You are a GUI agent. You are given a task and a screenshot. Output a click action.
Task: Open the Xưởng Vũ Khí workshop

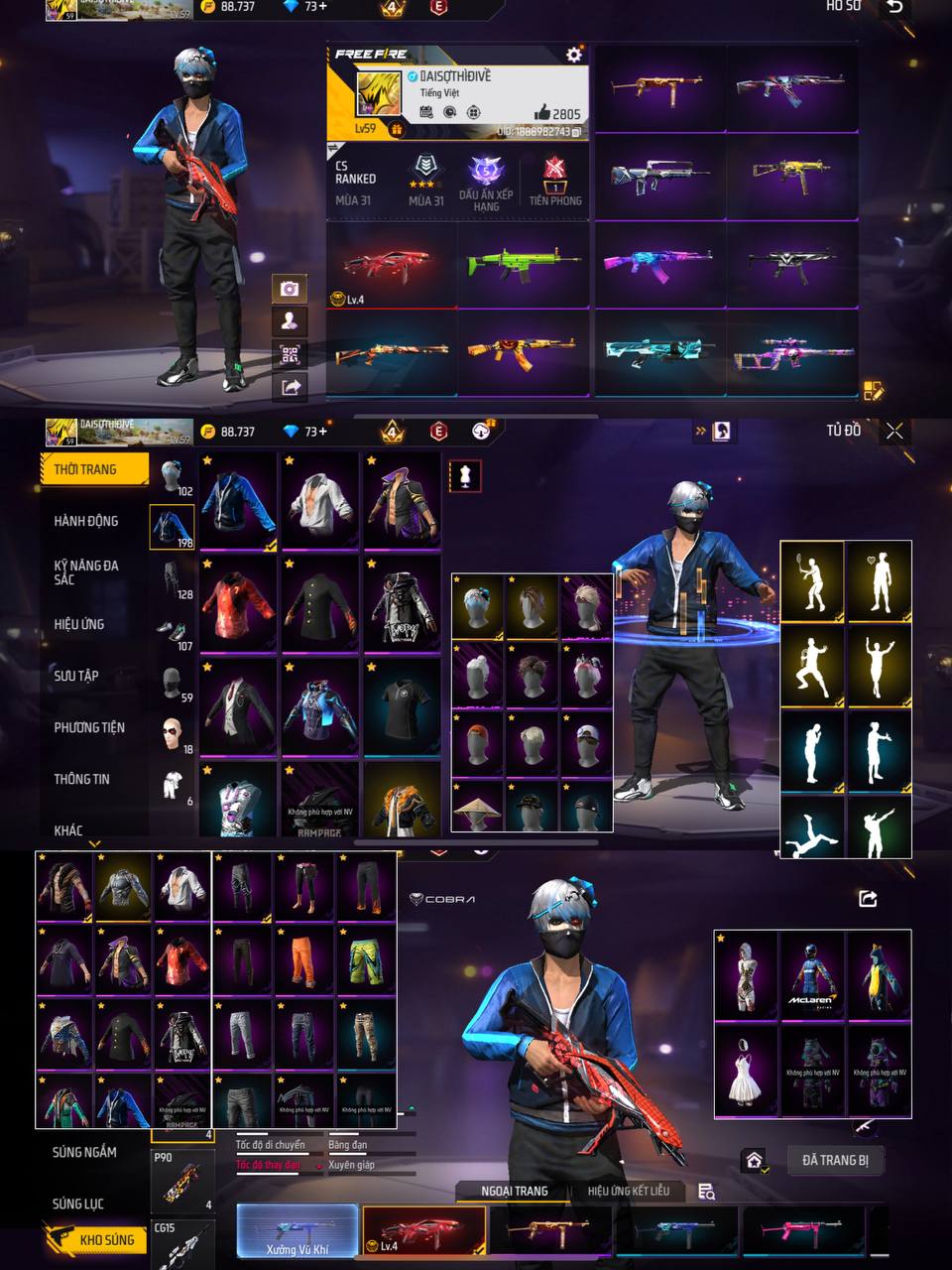pyautogui.click(x=297, y=1232)
